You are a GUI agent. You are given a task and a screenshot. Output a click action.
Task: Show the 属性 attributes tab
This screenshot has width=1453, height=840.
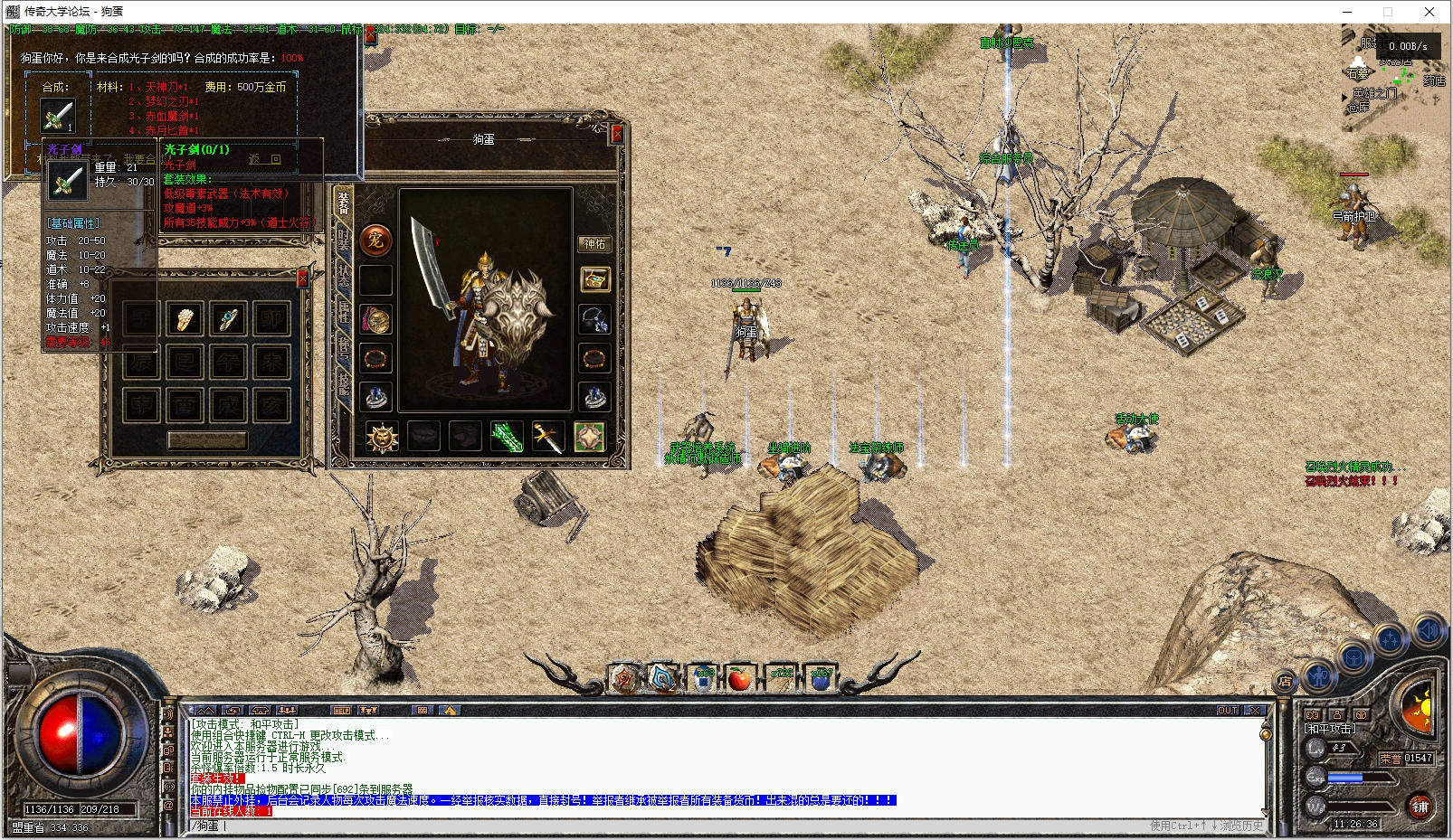click(344, 312)
